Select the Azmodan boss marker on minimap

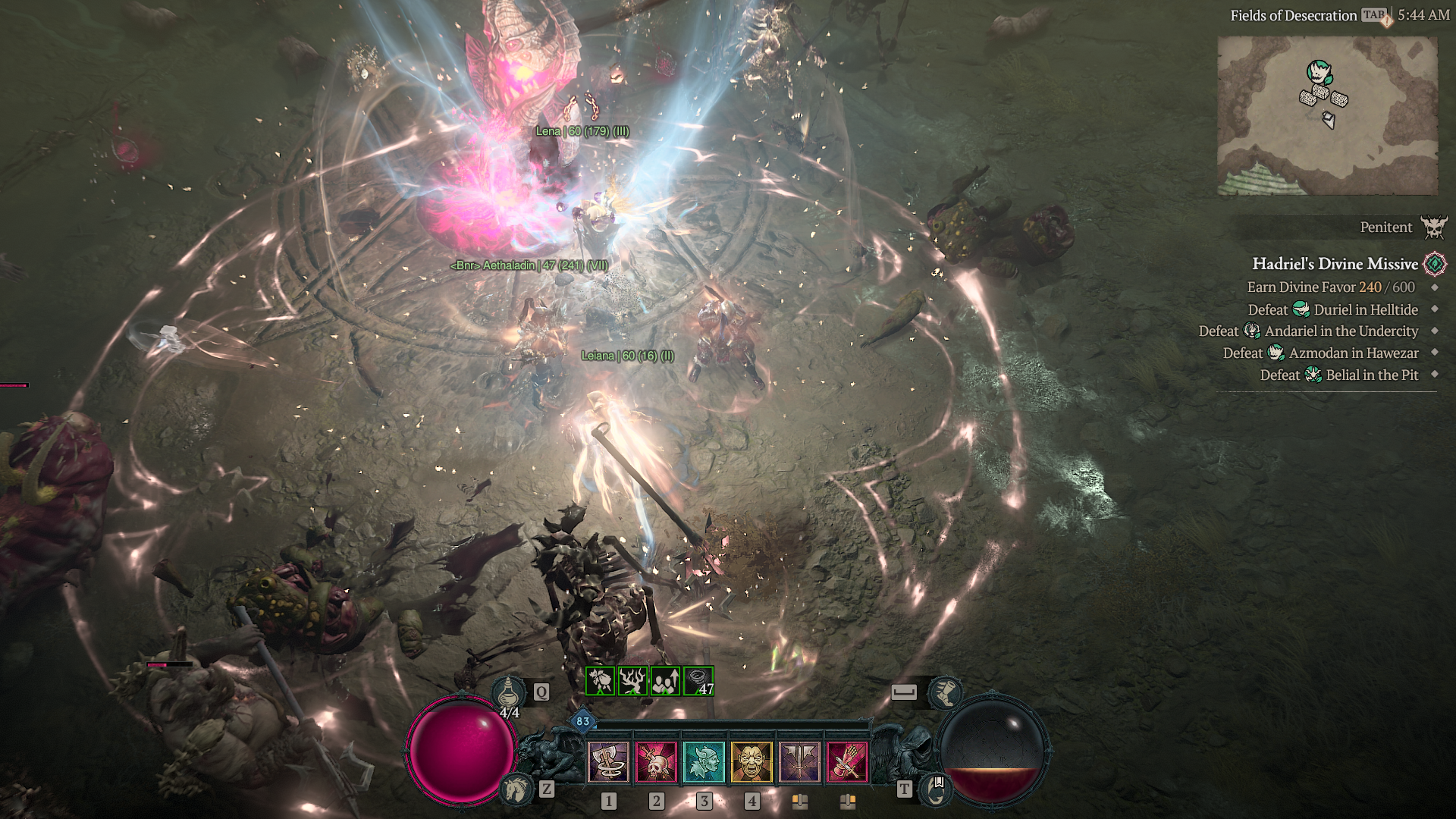coord(1319,72)
